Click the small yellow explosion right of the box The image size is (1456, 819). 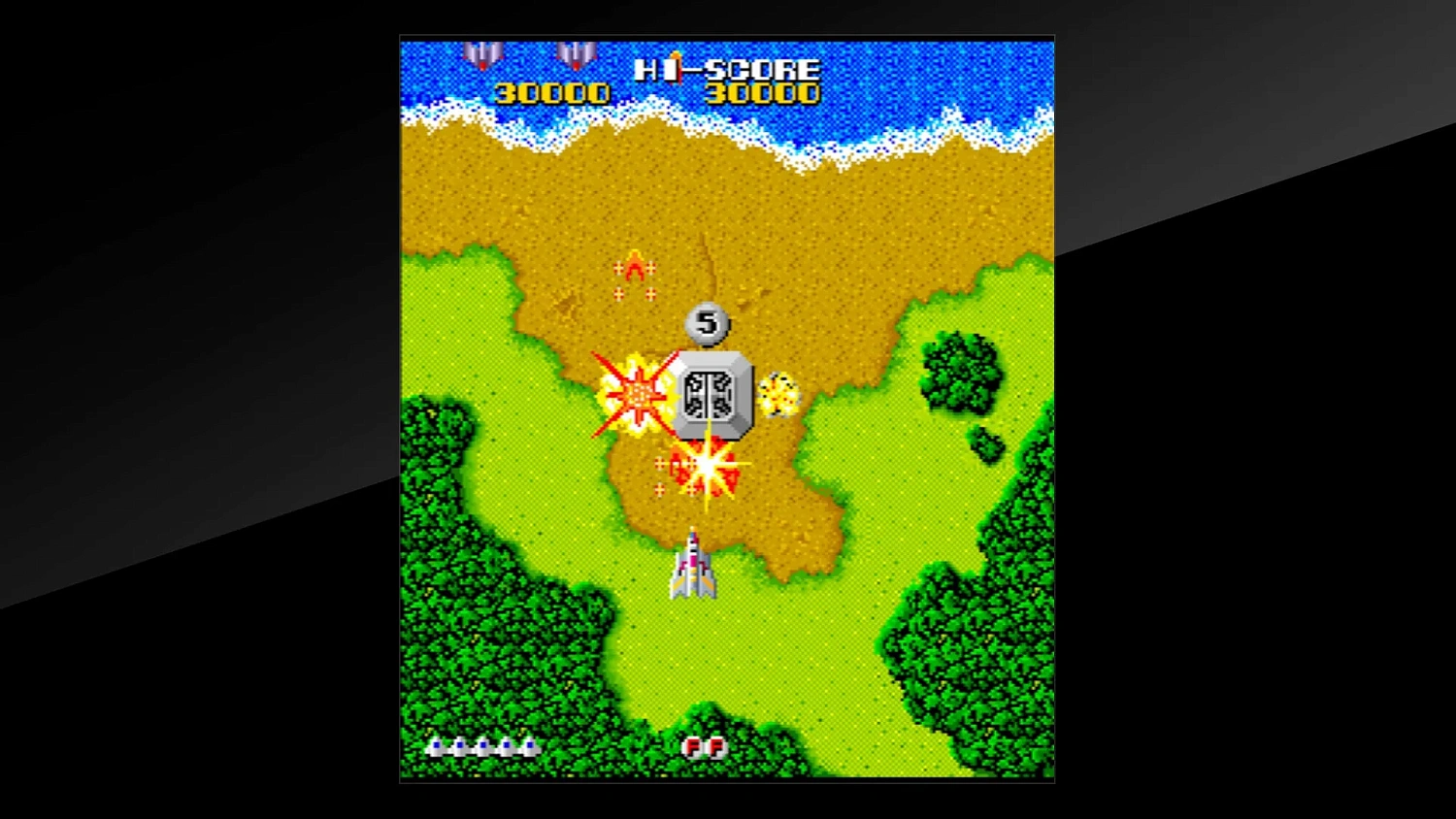point(777,396)
